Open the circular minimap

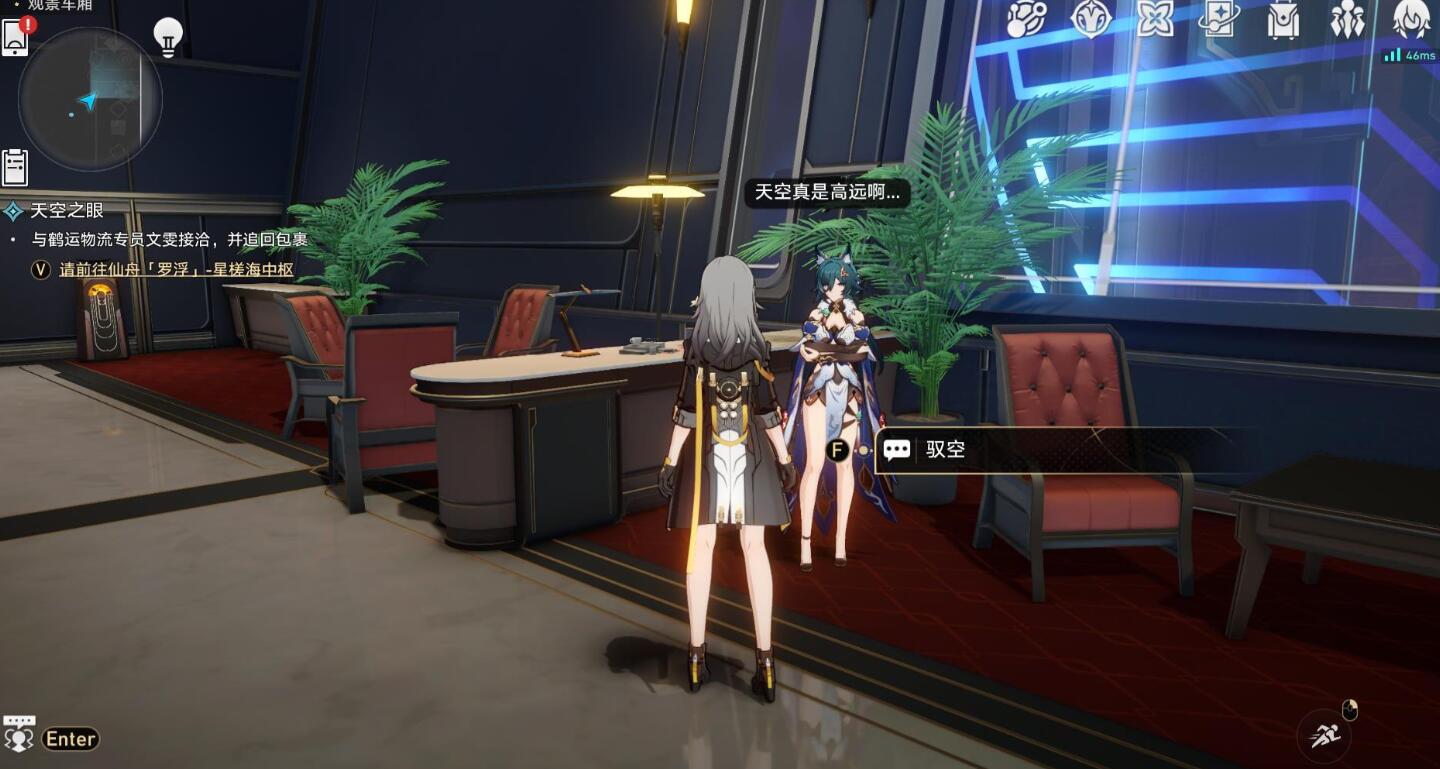(90, 98)
